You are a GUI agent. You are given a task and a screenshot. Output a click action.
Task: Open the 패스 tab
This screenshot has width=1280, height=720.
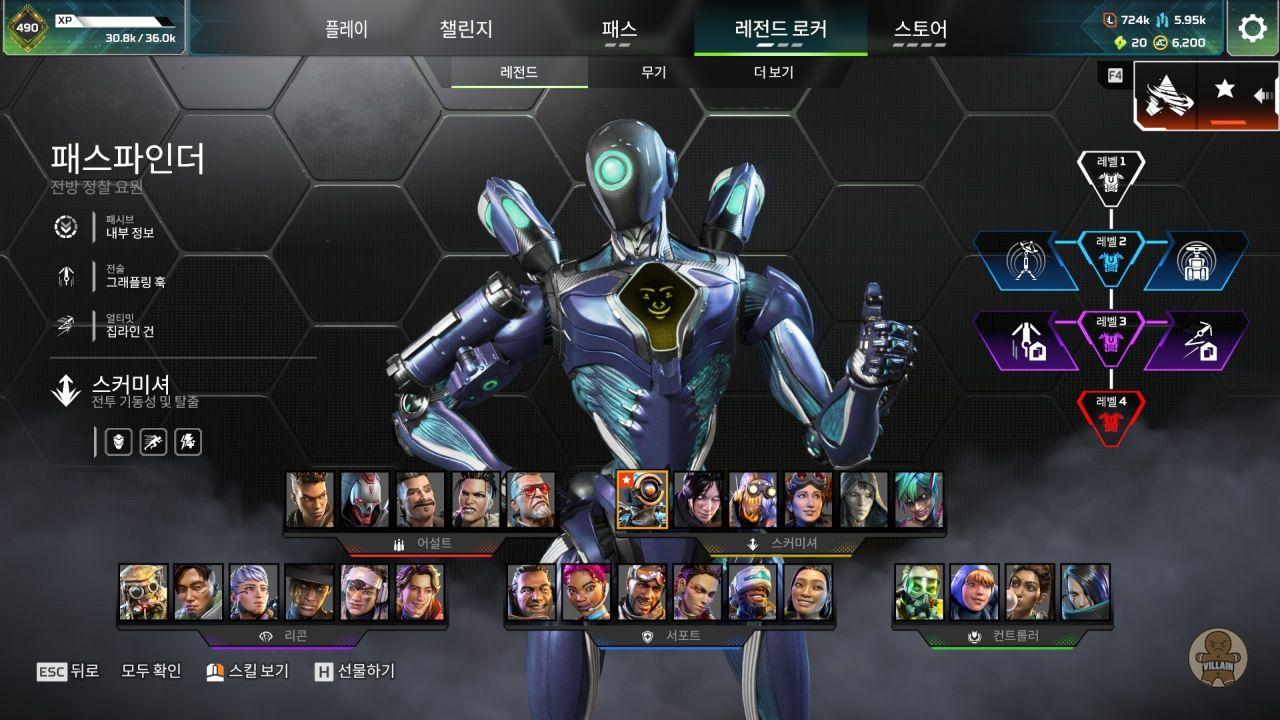pyautogui.click(x=619, y=29)
